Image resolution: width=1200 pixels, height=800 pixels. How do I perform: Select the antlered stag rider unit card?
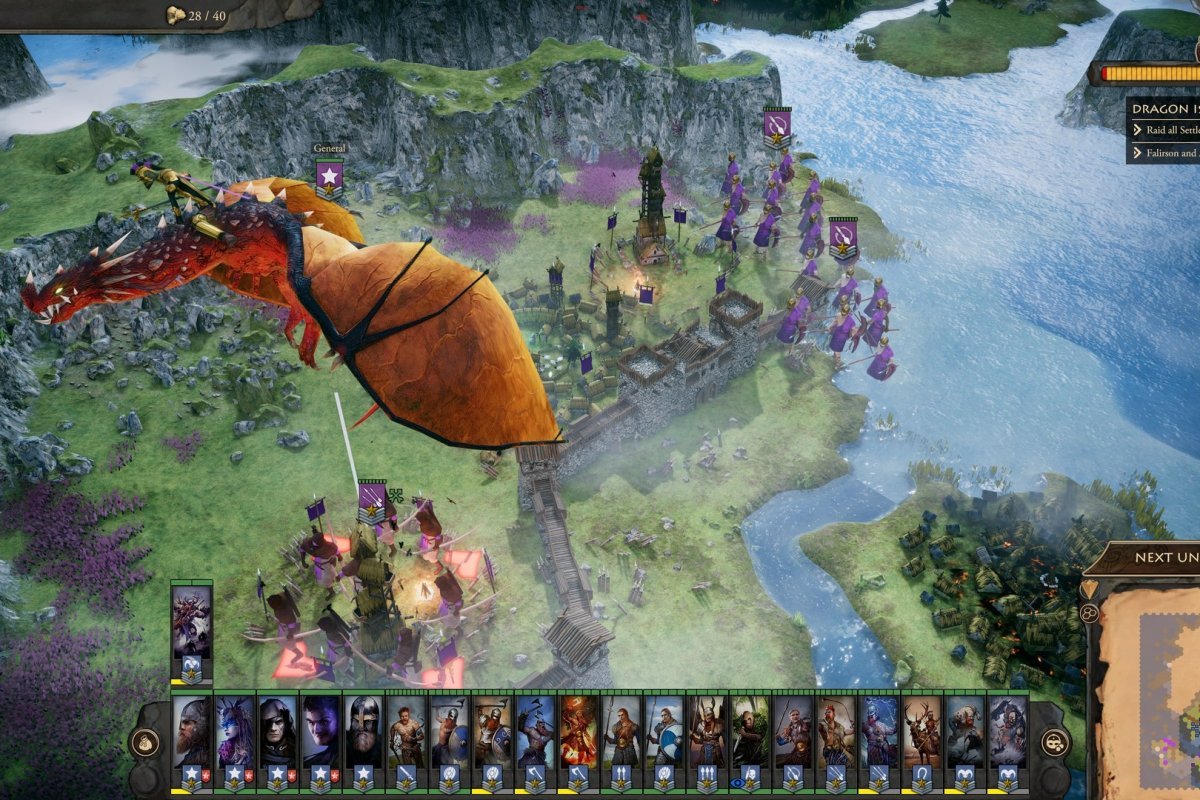tap(922, 738)
